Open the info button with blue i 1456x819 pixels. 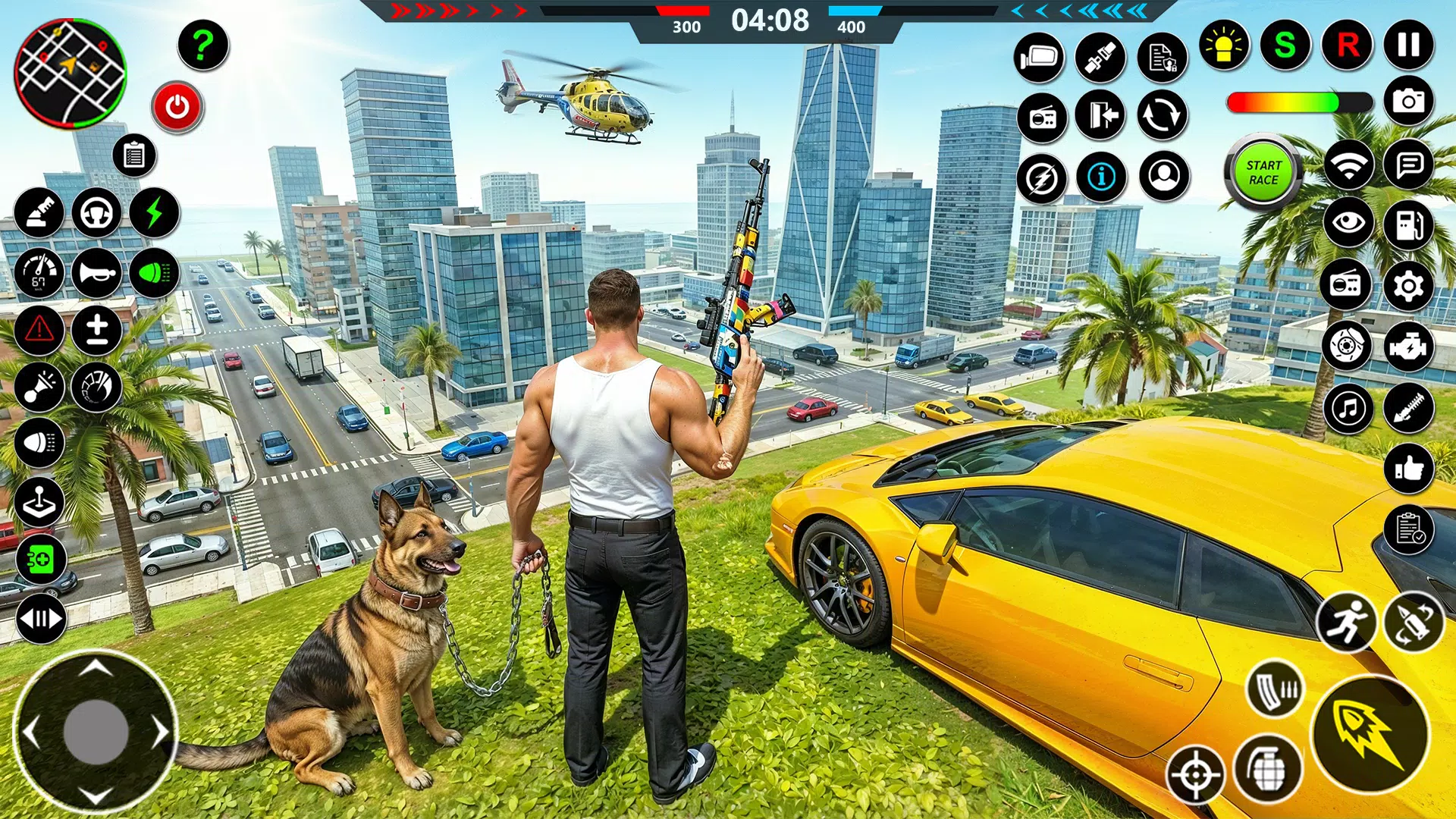pos(1101,177)
